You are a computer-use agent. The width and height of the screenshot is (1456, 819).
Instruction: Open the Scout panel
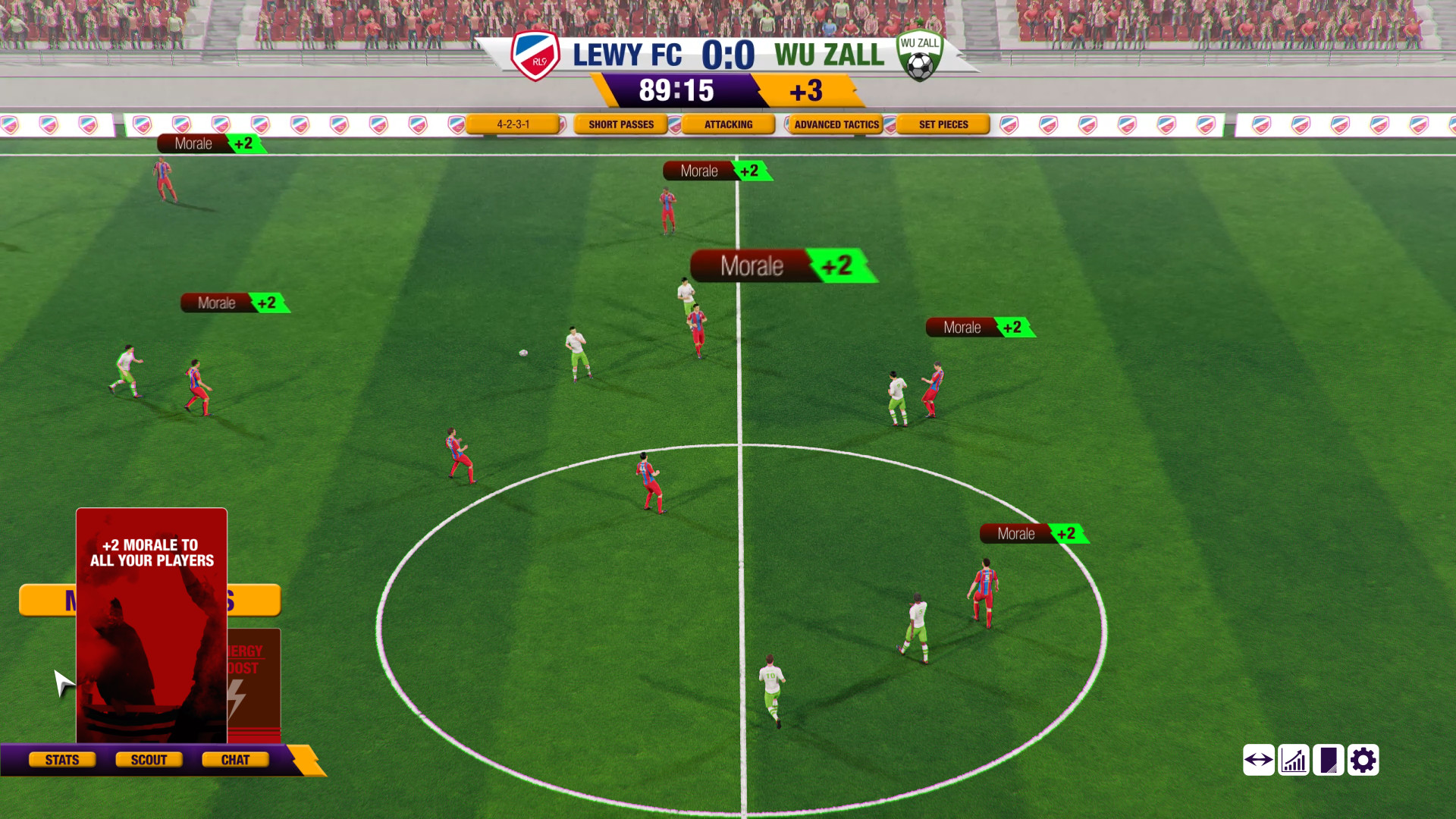149,760
